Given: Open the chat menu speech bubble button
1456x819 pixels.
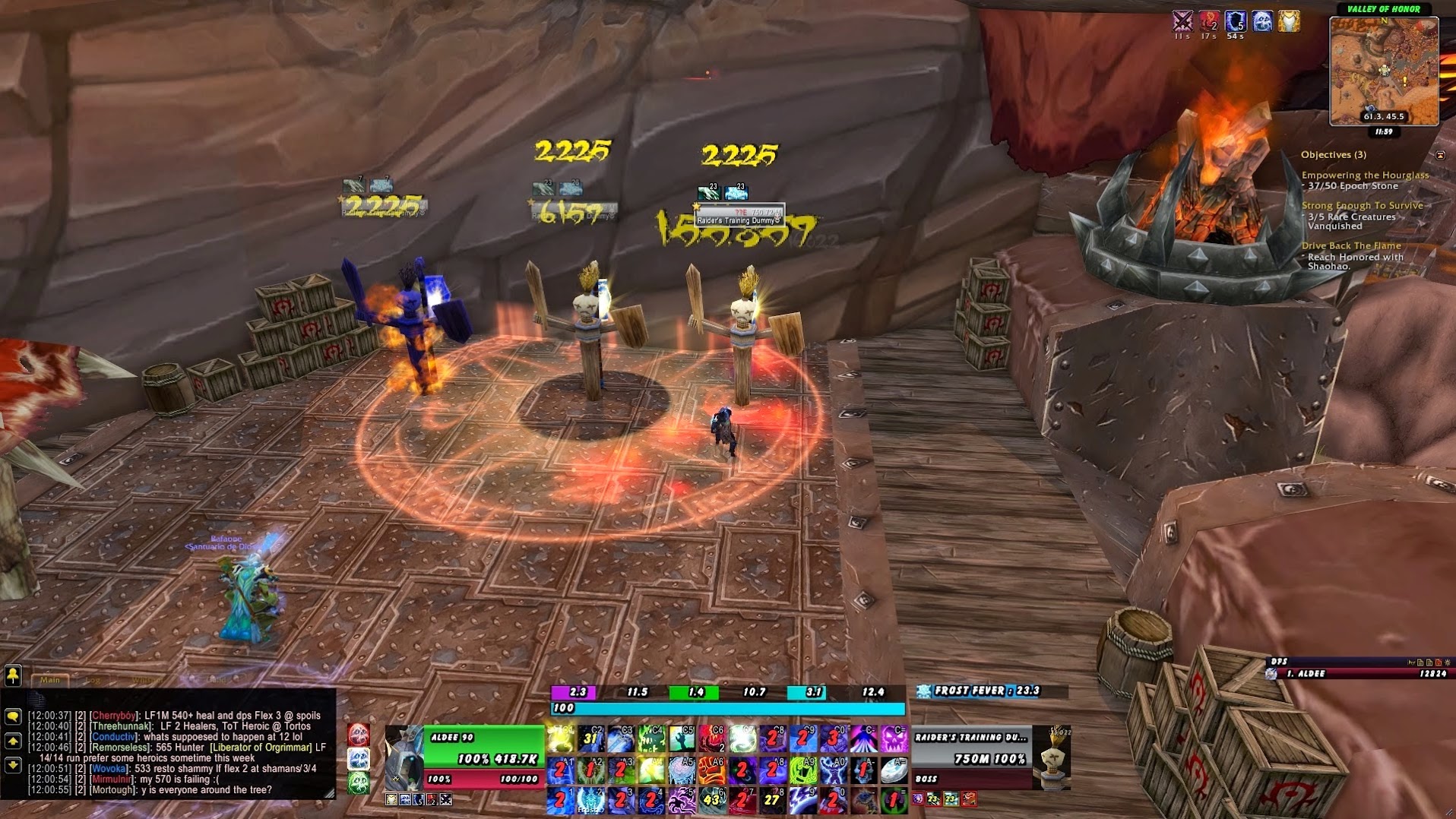Looking at the screenshot, I should pyautogui.click(x=13, y=716).
